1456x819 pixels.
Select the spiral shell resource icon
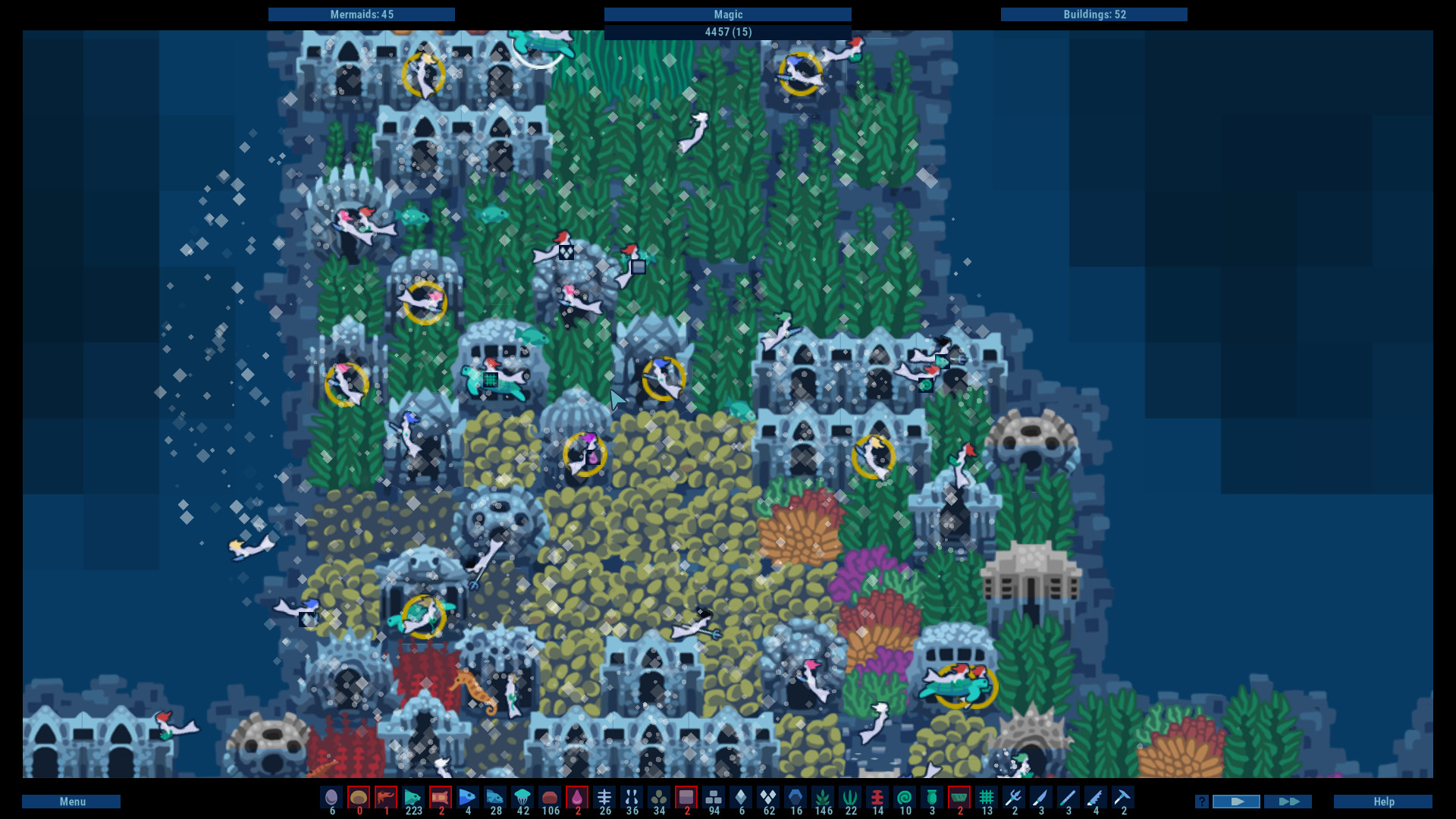[904, 798]
